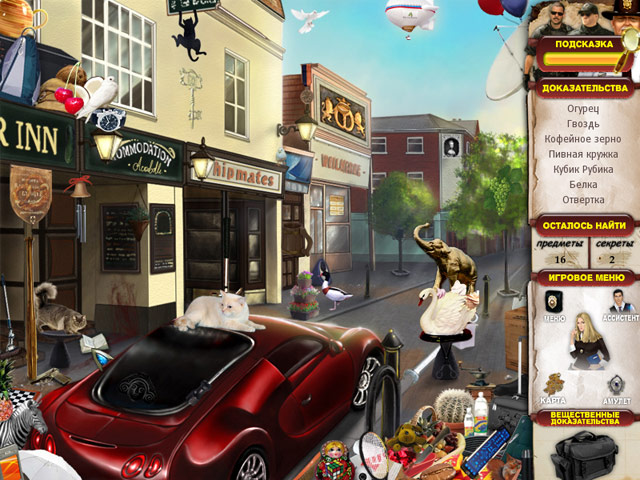Select Гвоздь in the evidence list

coord(583,123)
